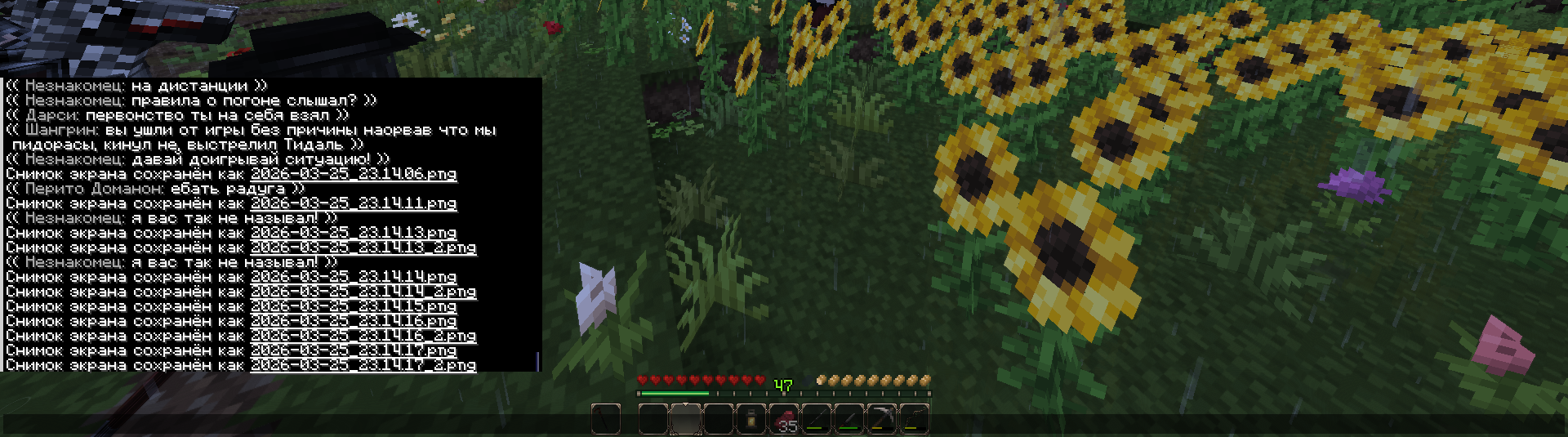Open the screenshot link 2026-03-25_23.14.06.png

pyautogui.click(x=353, y=174)
